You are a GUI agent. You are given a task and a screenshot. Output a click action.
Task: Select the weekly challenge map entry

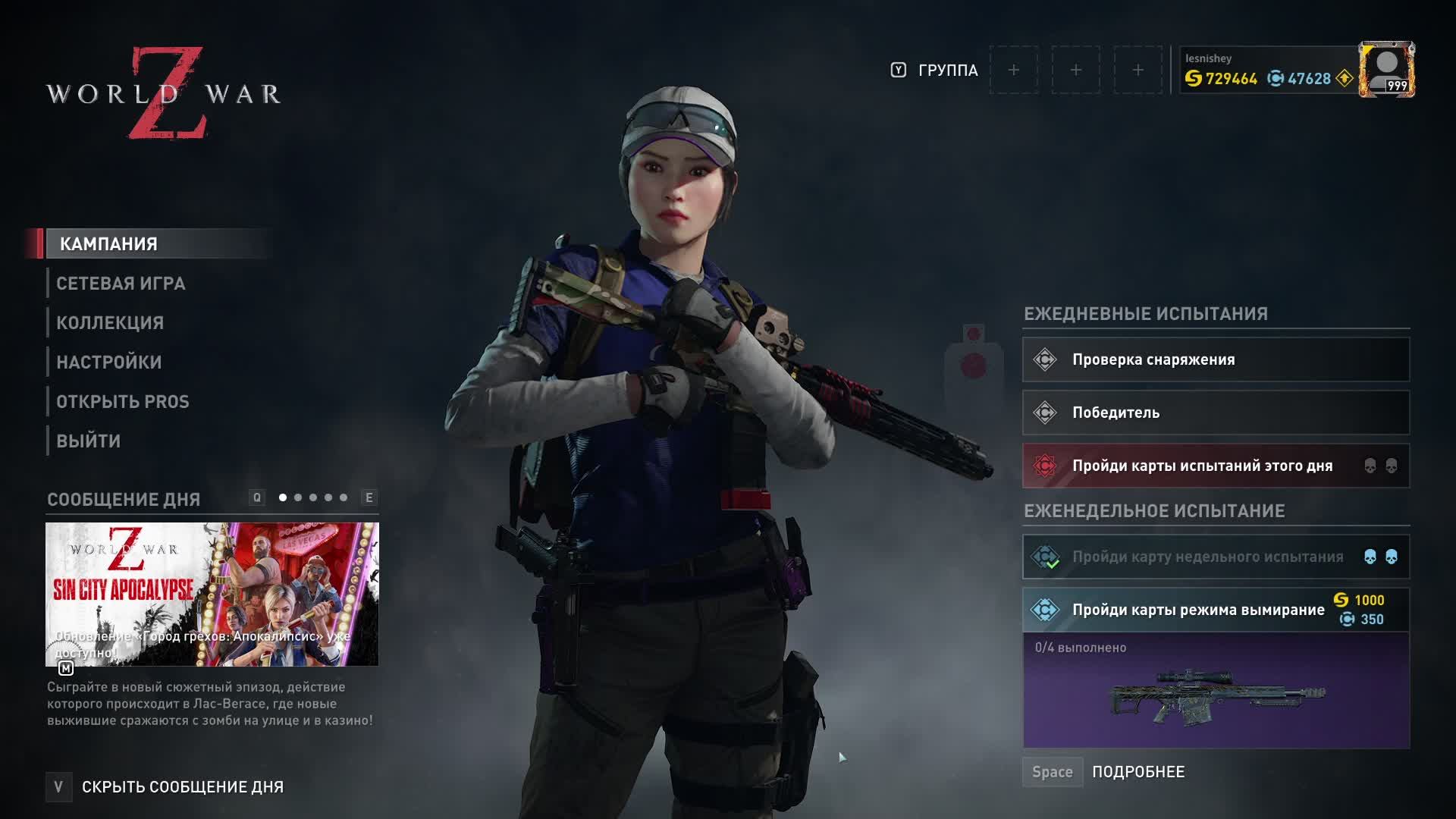[x=1216, y=557]
